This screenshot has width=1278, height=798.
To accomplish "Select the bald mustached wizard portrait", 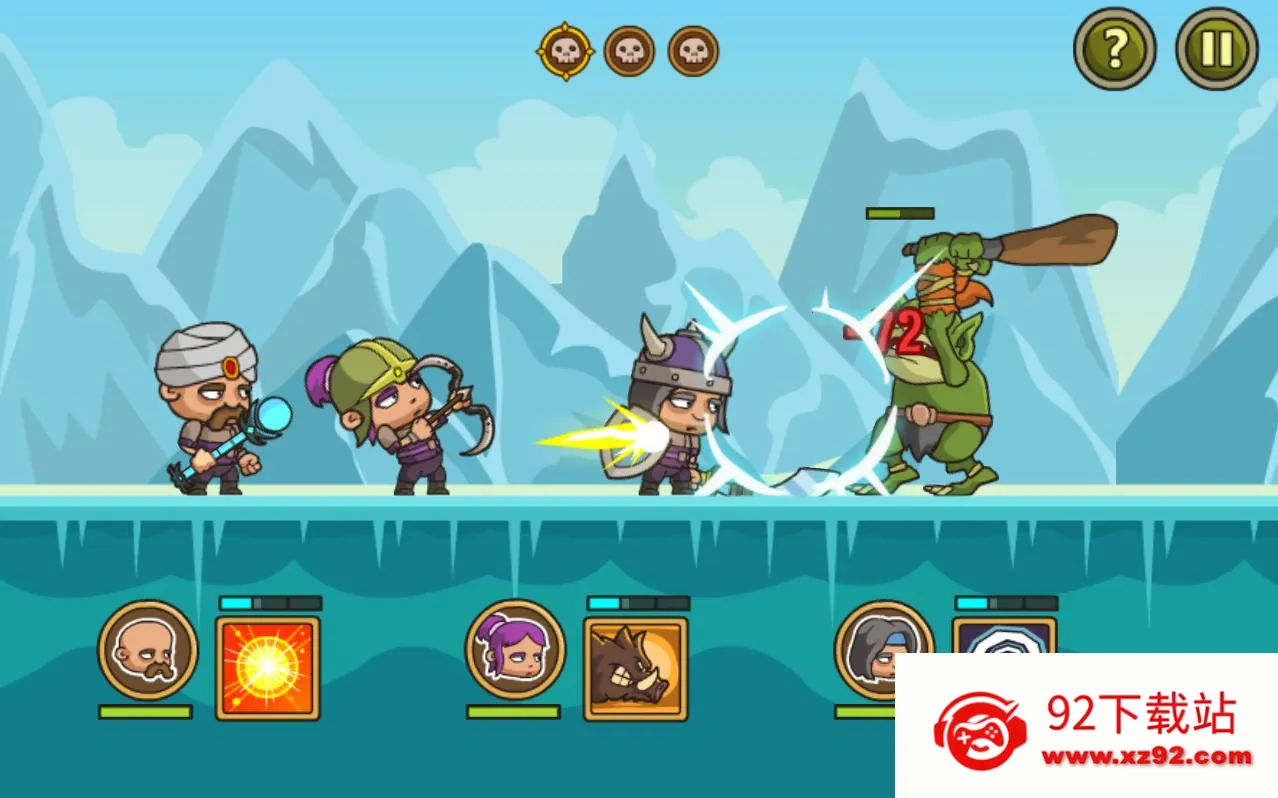I will coord(148,650).
